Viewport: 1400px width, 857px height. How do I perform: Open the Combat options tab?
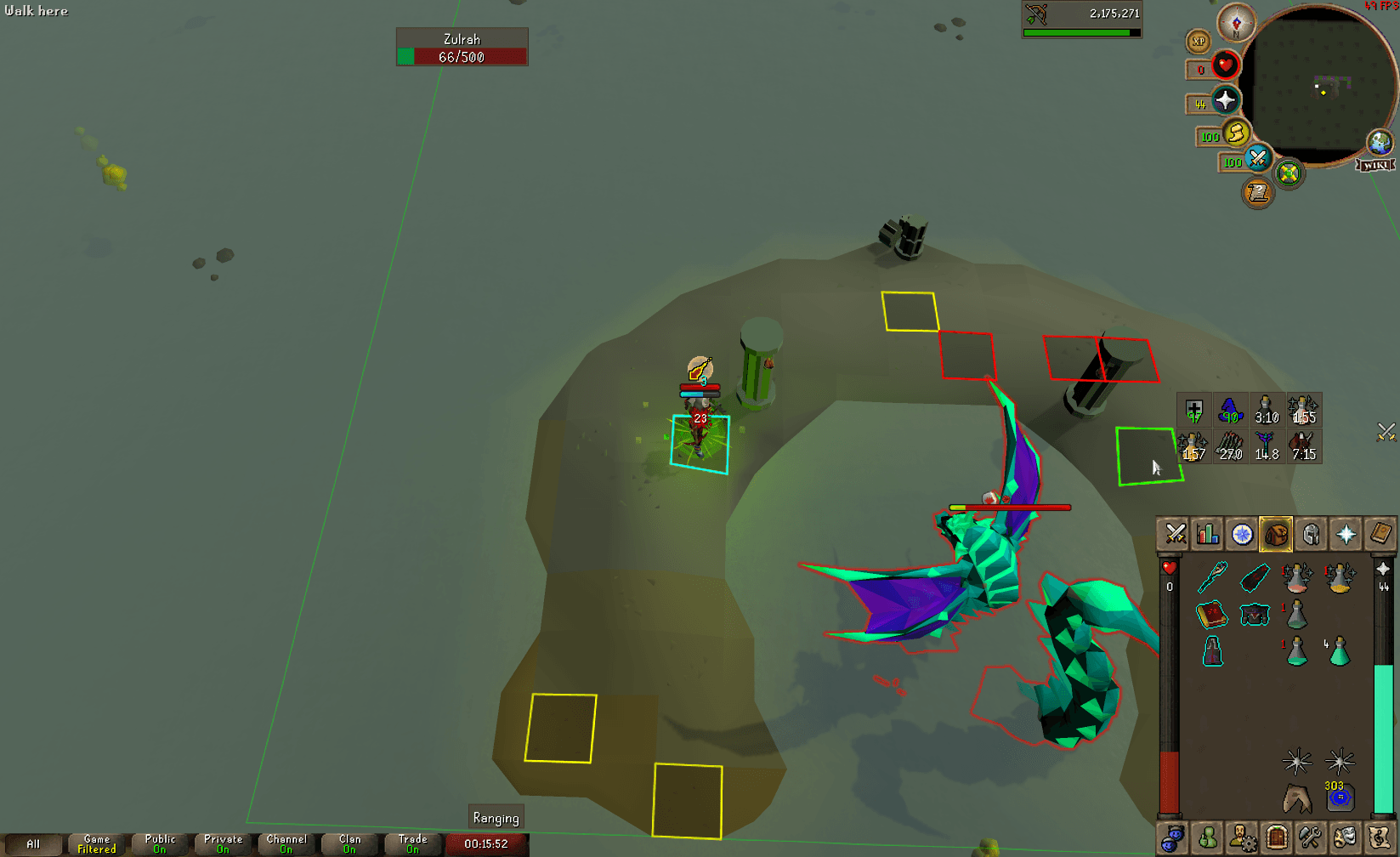coord(1176,534)
